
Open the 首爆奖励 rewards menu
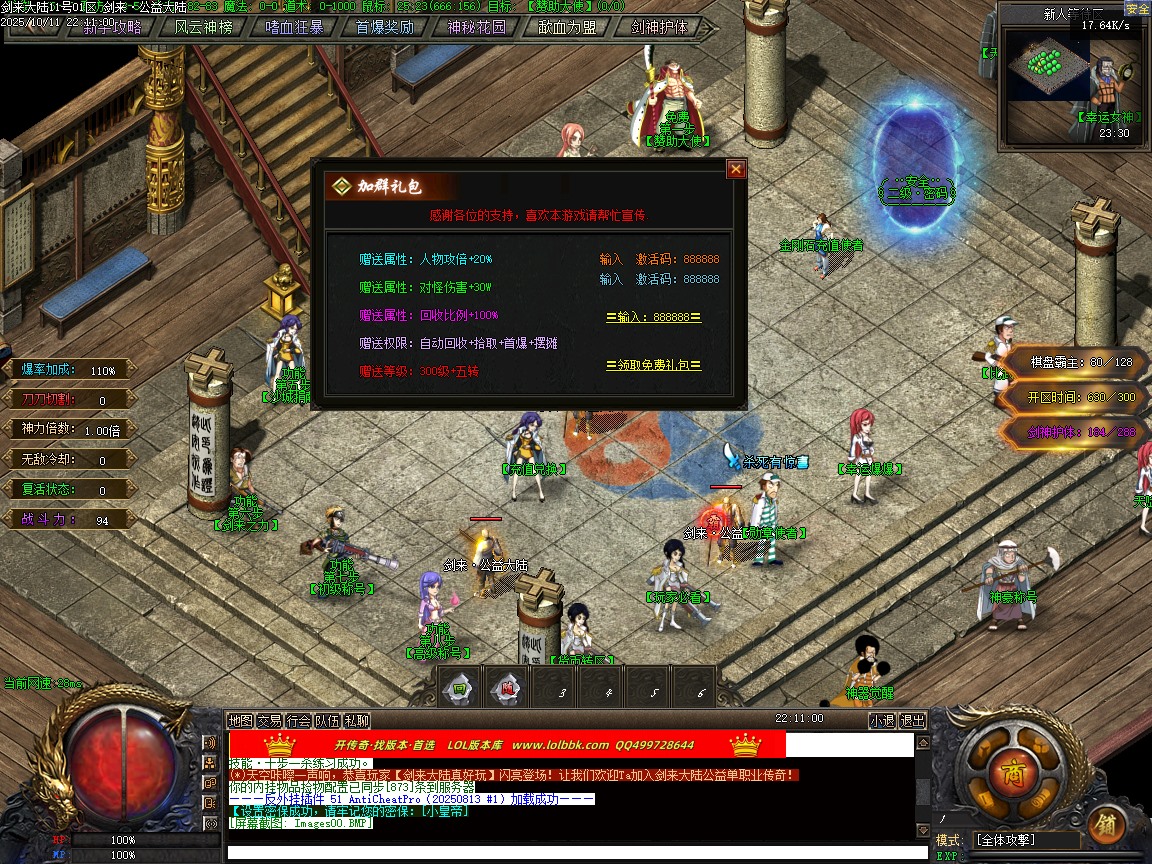point(385,27)
